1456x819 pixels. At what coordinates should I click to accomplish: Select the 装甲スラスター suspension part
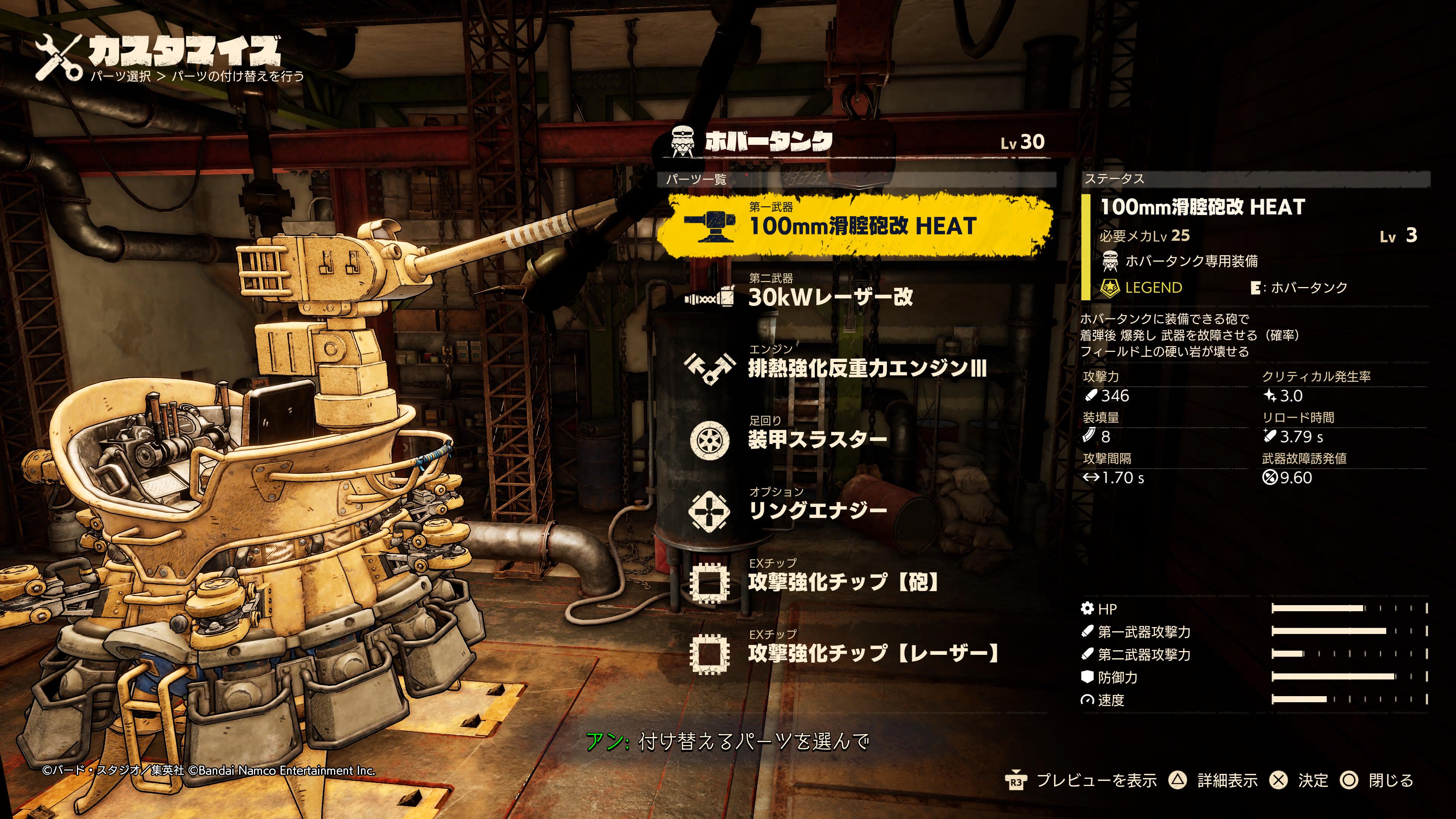(817, 439)
